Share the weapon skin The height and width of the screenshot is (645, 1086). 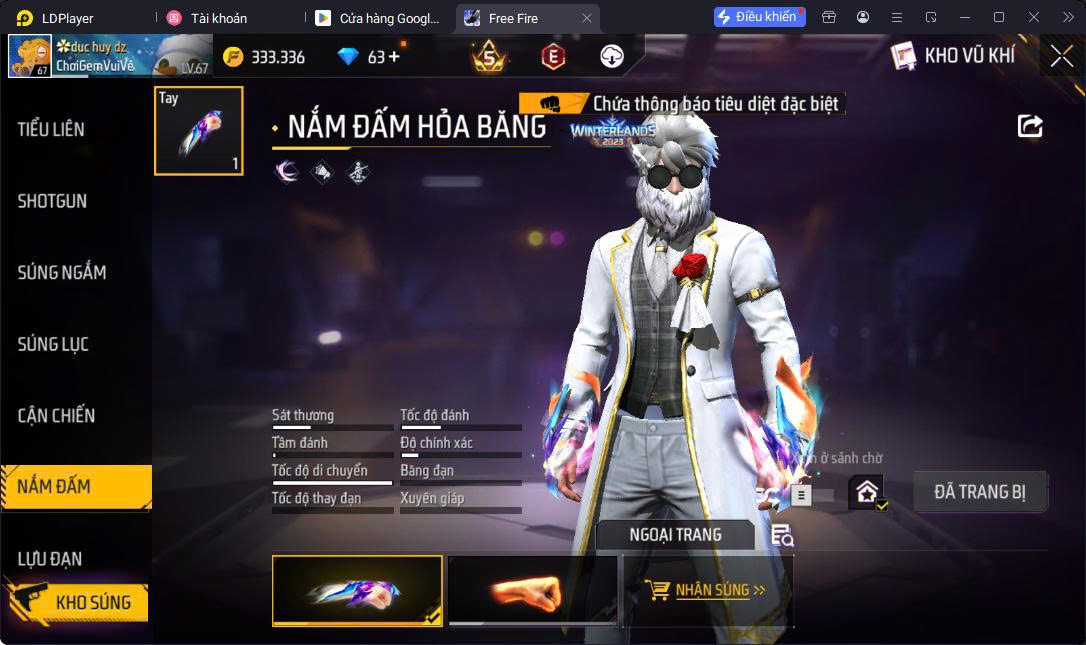pos(1030,126)
